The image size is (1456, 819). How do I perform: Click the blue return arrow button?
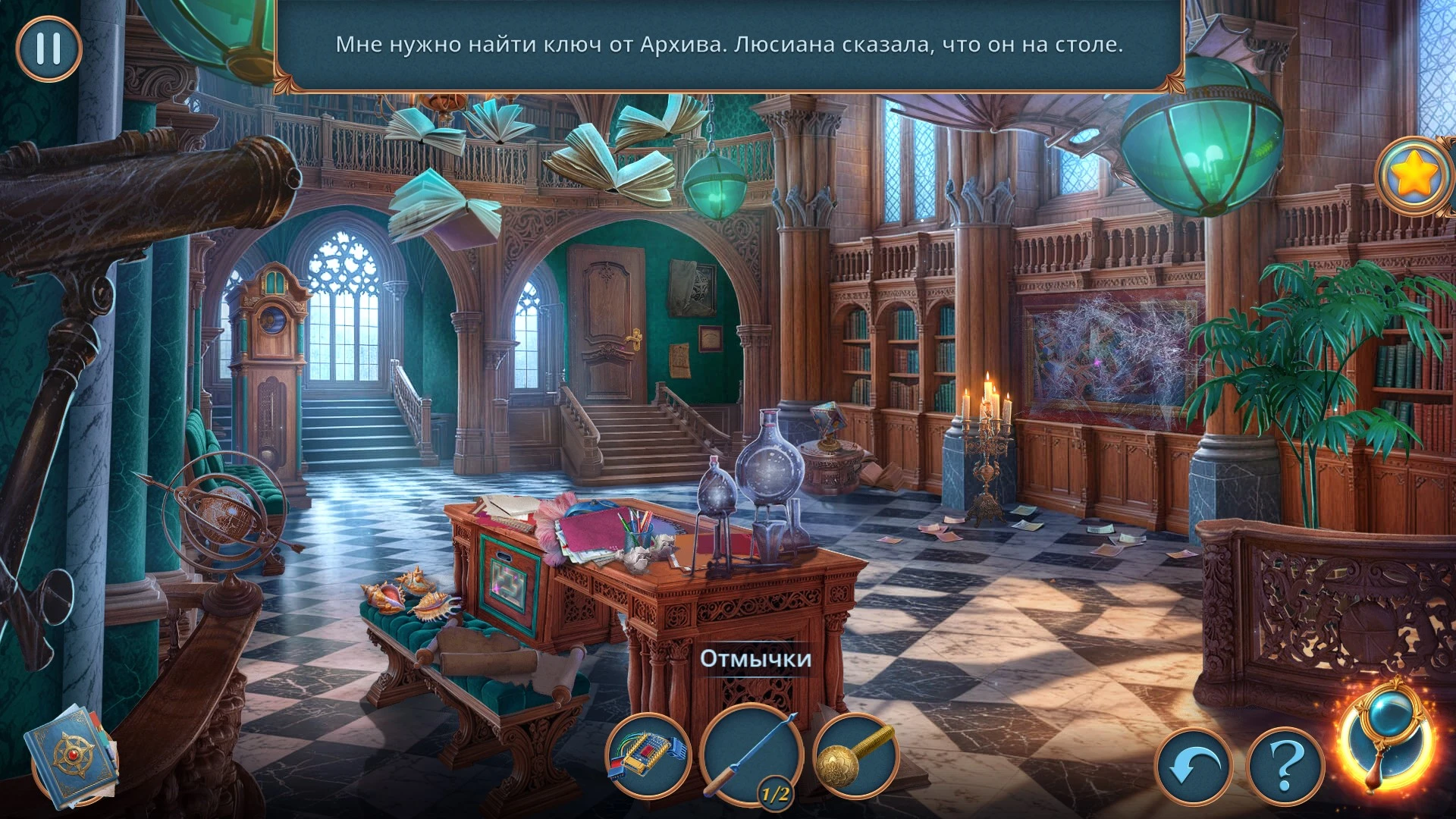(x=1194, y=767)
